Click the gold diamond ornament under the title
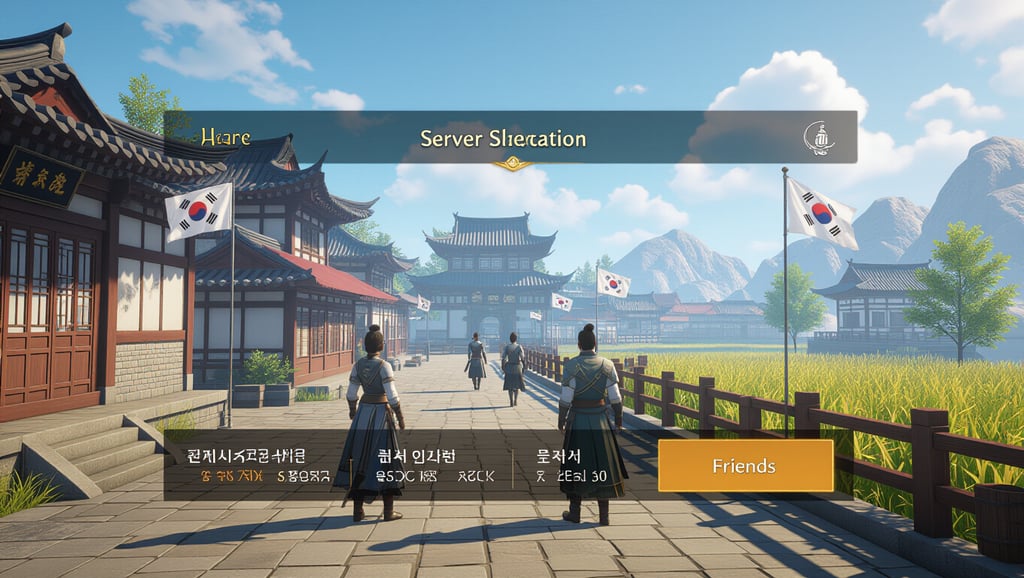The width and height of the screenshot is (1024, 578). 513,163
